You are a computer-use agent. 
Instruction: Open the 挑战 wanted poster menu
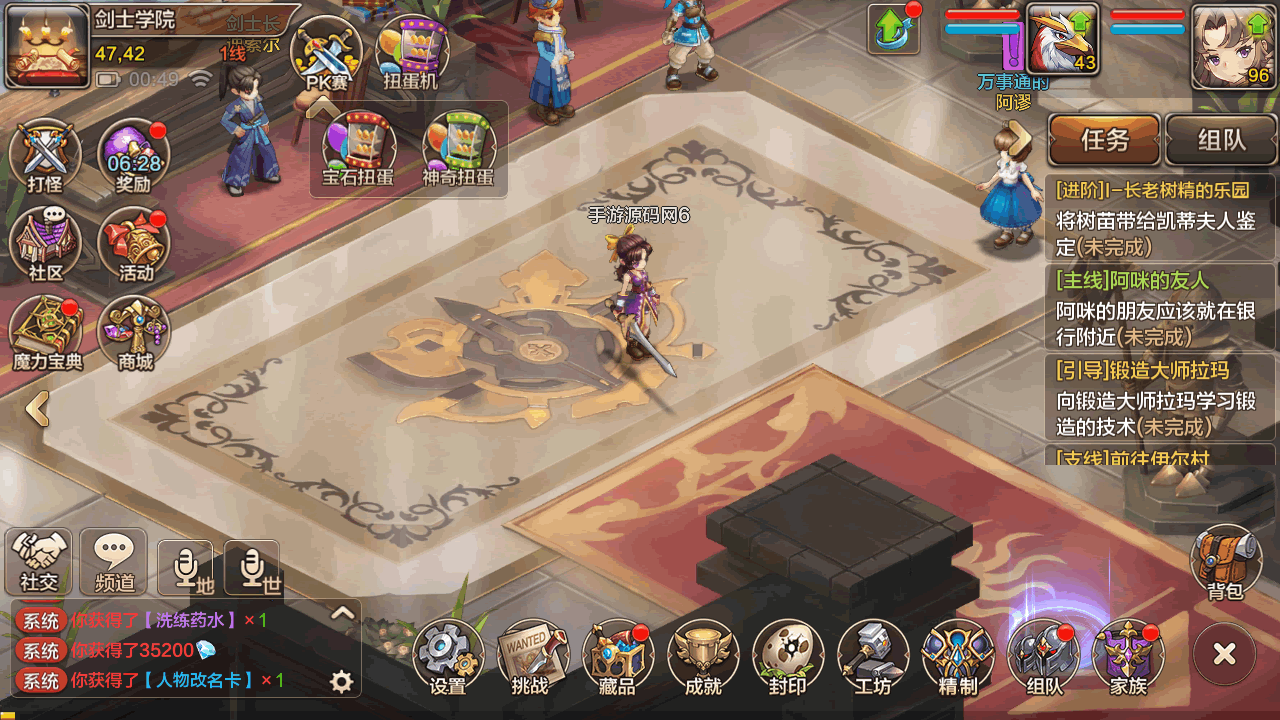pos(531,655)
